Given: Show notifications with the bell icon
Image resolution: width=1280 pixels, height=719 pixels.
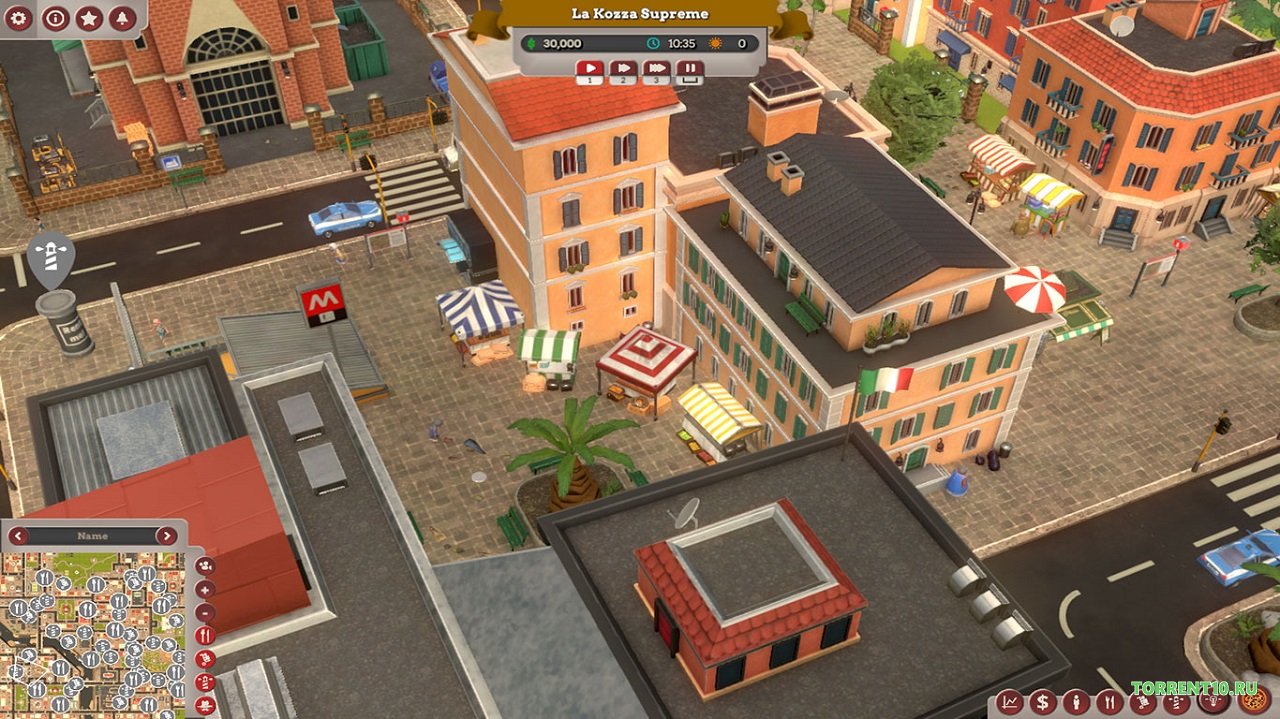Looking at the screenshot, I should coord(123,17).
